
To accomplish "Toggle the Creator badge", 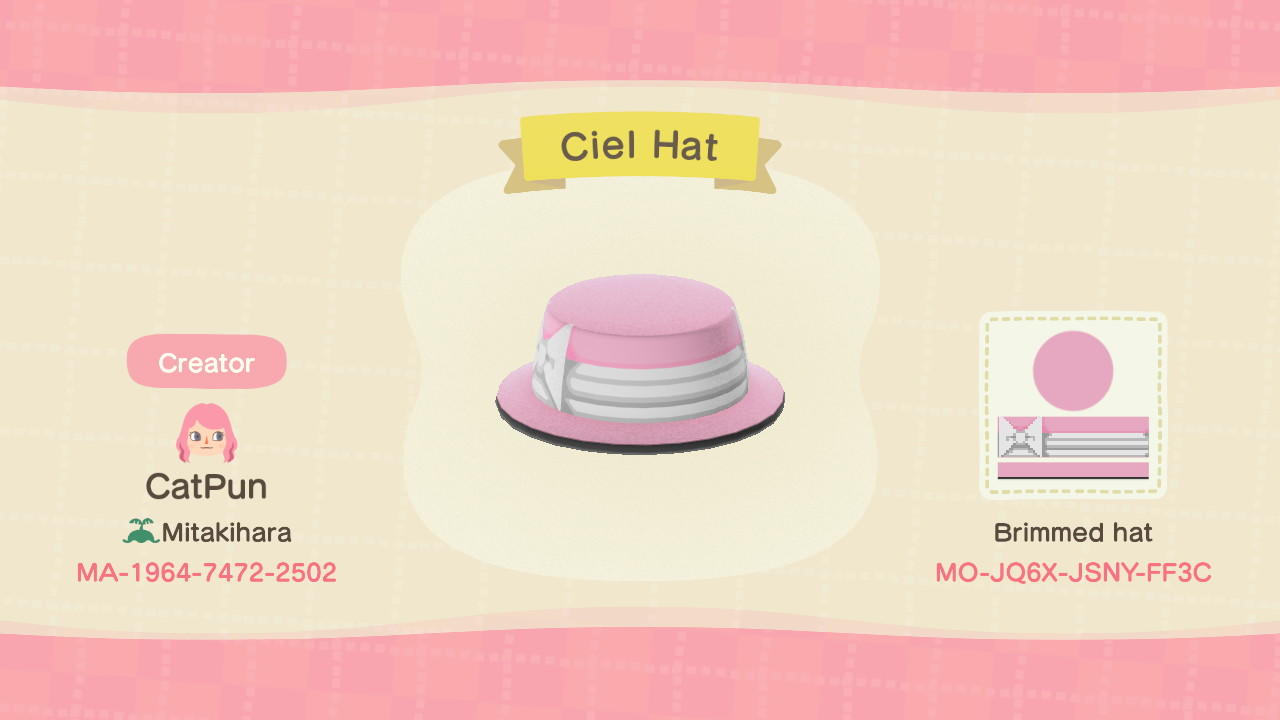I will [x=206, y=363].
